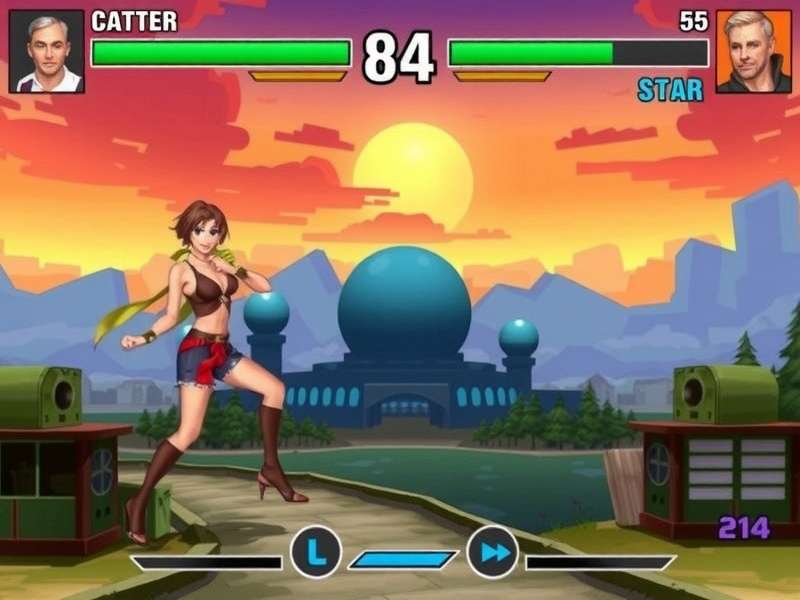Click the fast-forward double arrow button

[x=492, y=551]
